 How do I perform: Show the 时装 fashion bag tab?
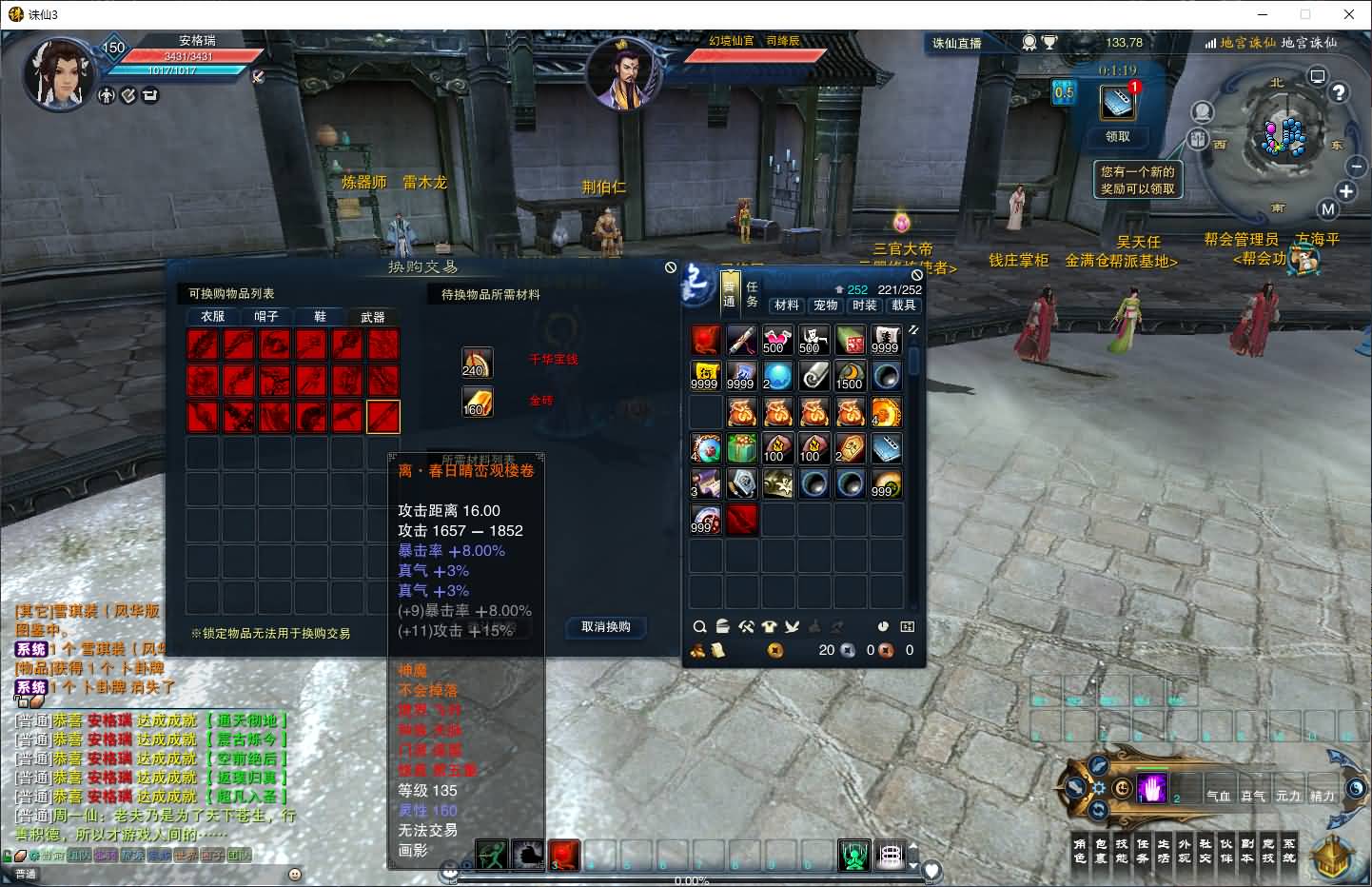[x=865, y=306]
